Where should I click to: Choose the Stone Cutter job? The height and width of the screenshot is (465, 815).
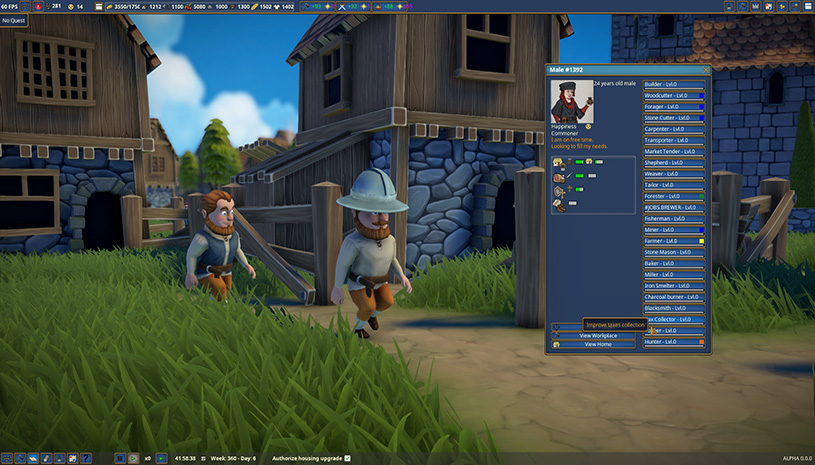(x=674, y=118)
